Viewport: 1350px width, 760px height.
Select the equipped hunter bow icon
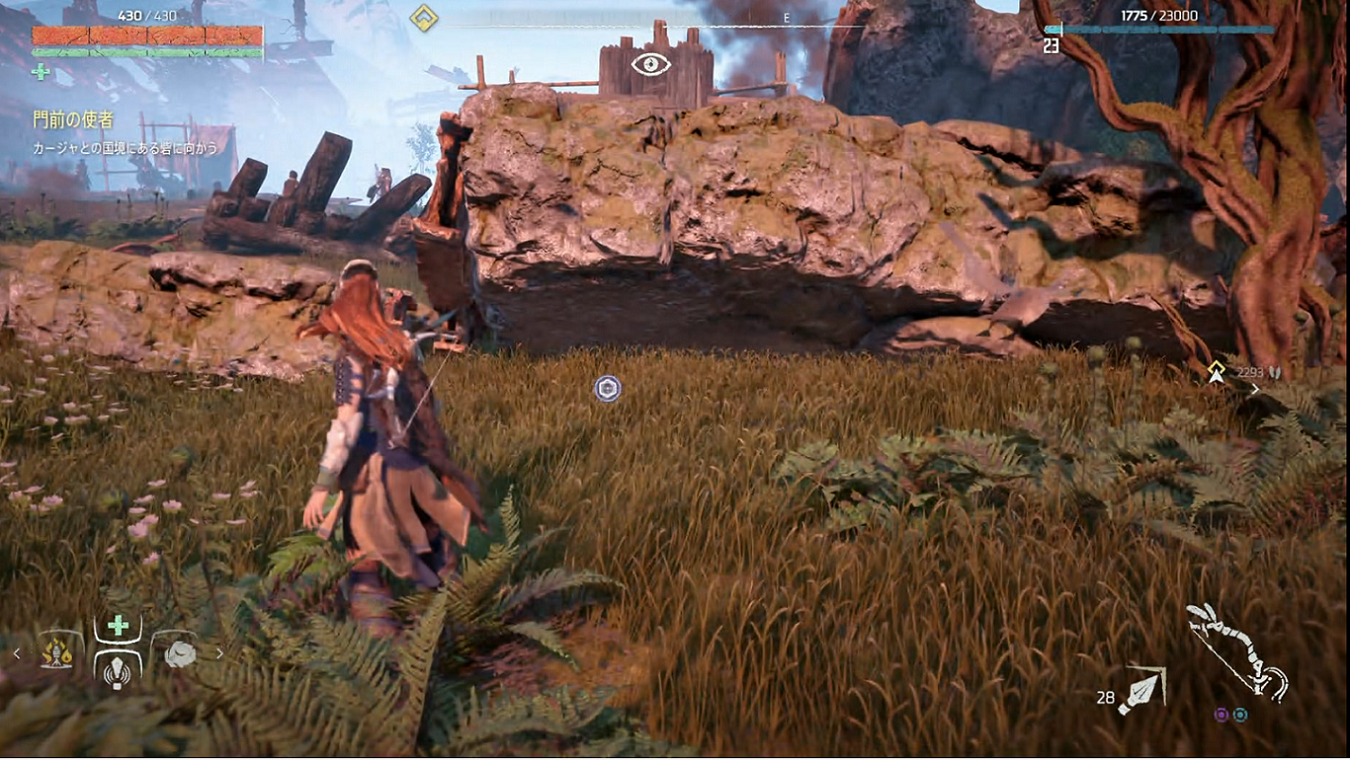[1236, 650]
